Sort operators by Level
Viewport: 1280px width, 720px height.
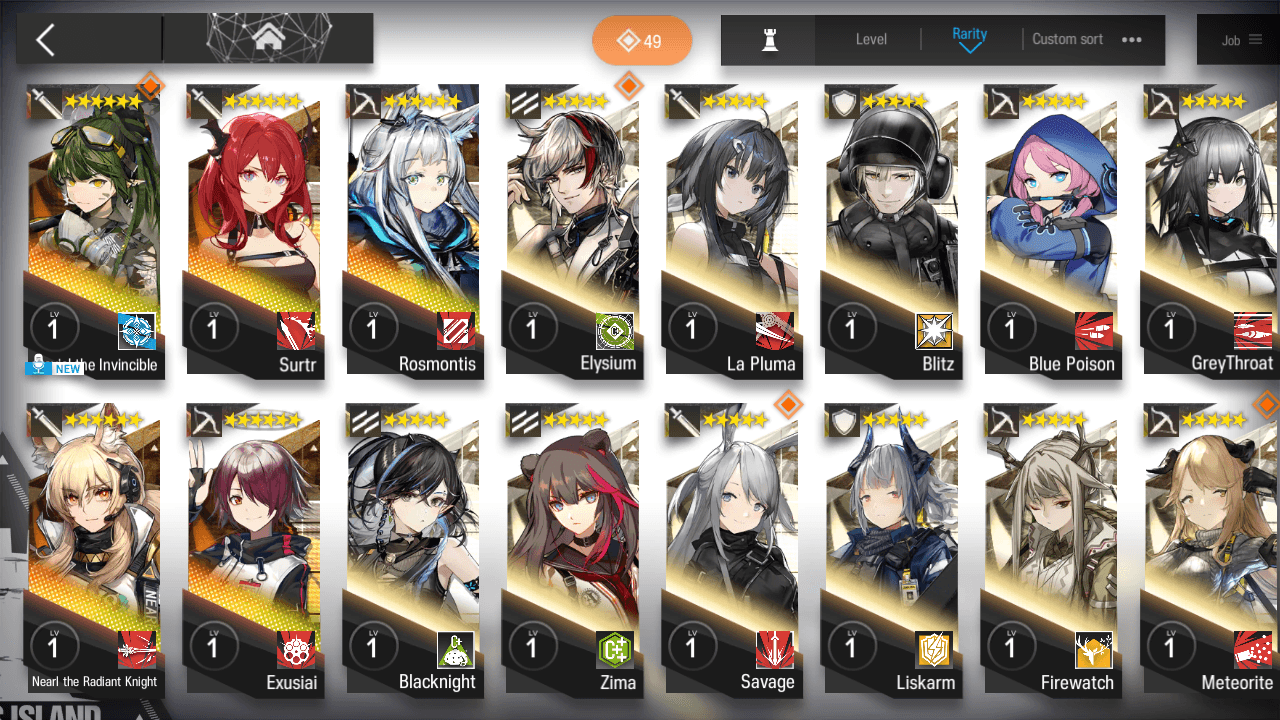coord(871,40)
